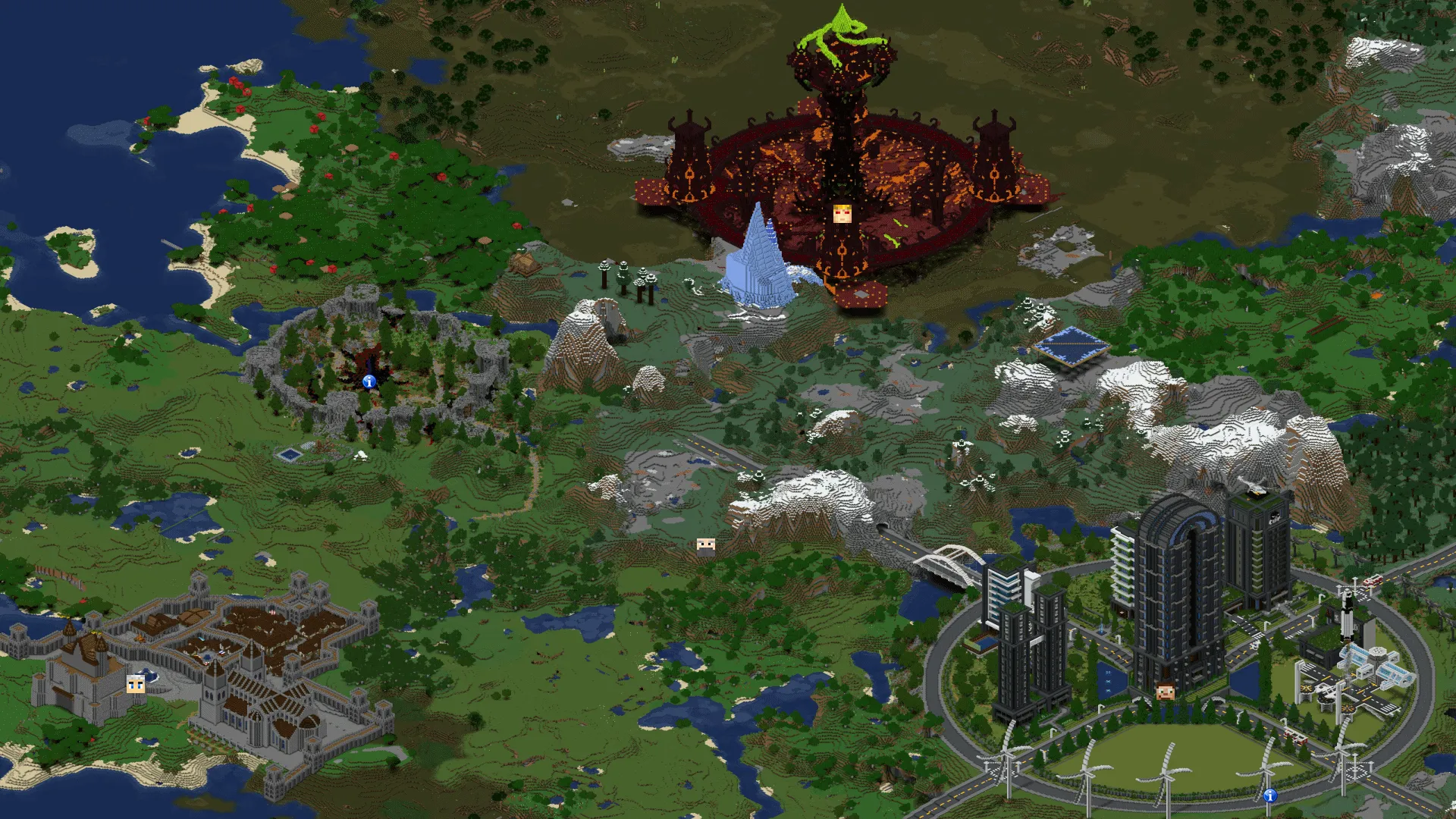1456x819 pixels.
Task: Click the grey-bearded player head marker
Action: 706,544
